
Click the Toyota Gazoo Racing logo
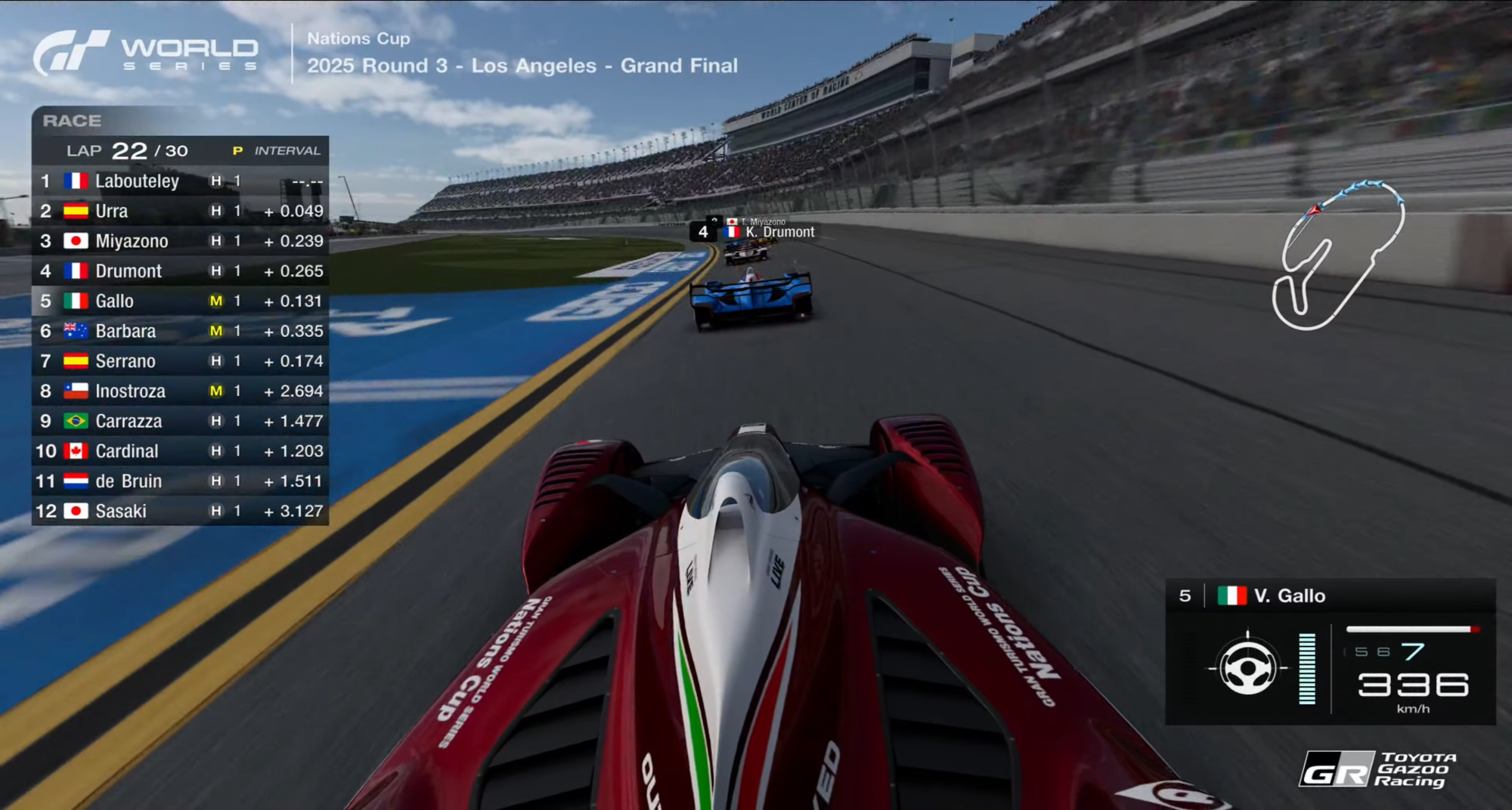coord(1377,770)
